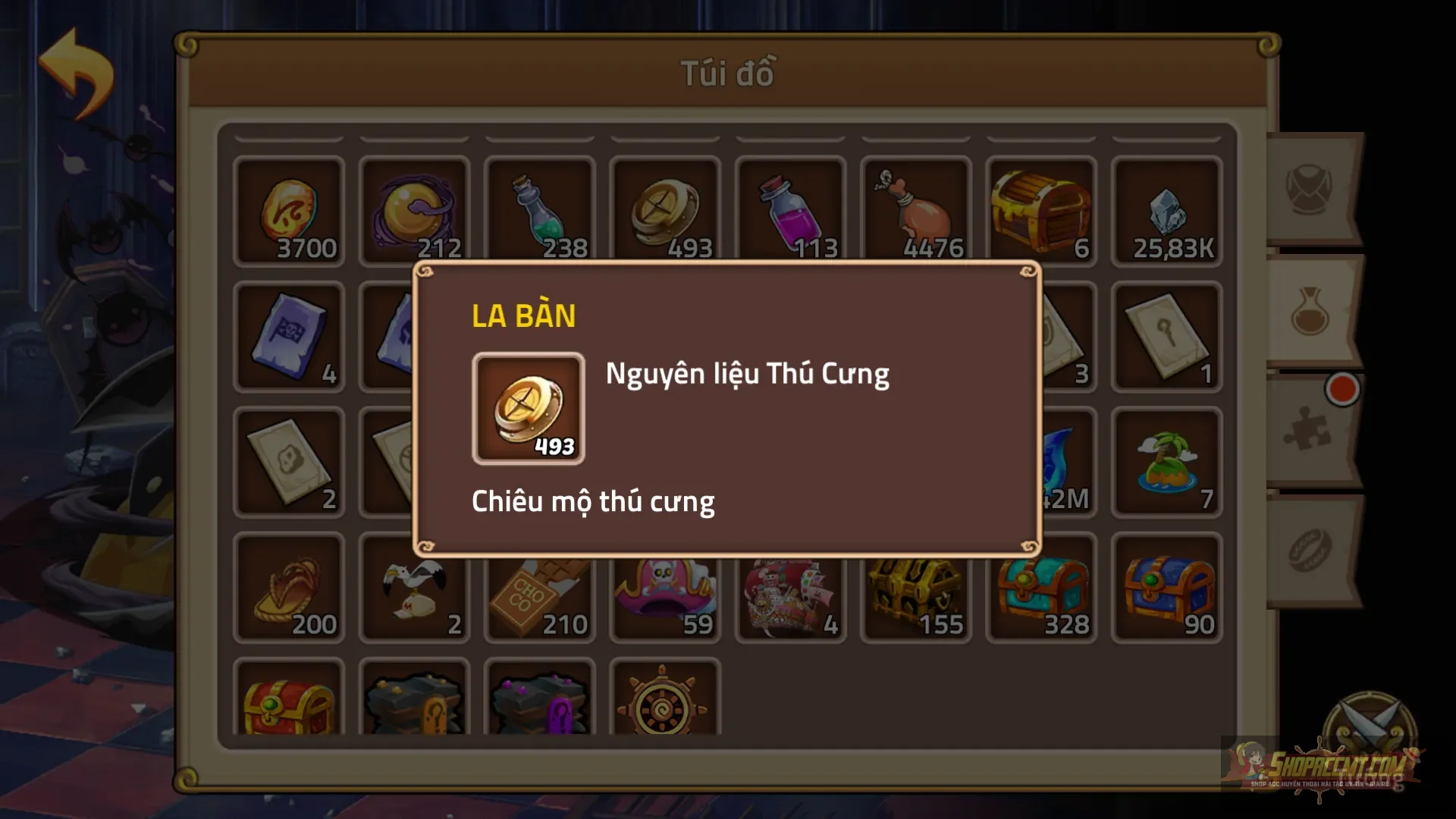Screen dimensions: 1456x819
Task: Open the golden treasure chest with count 6
Action: 1042,211
